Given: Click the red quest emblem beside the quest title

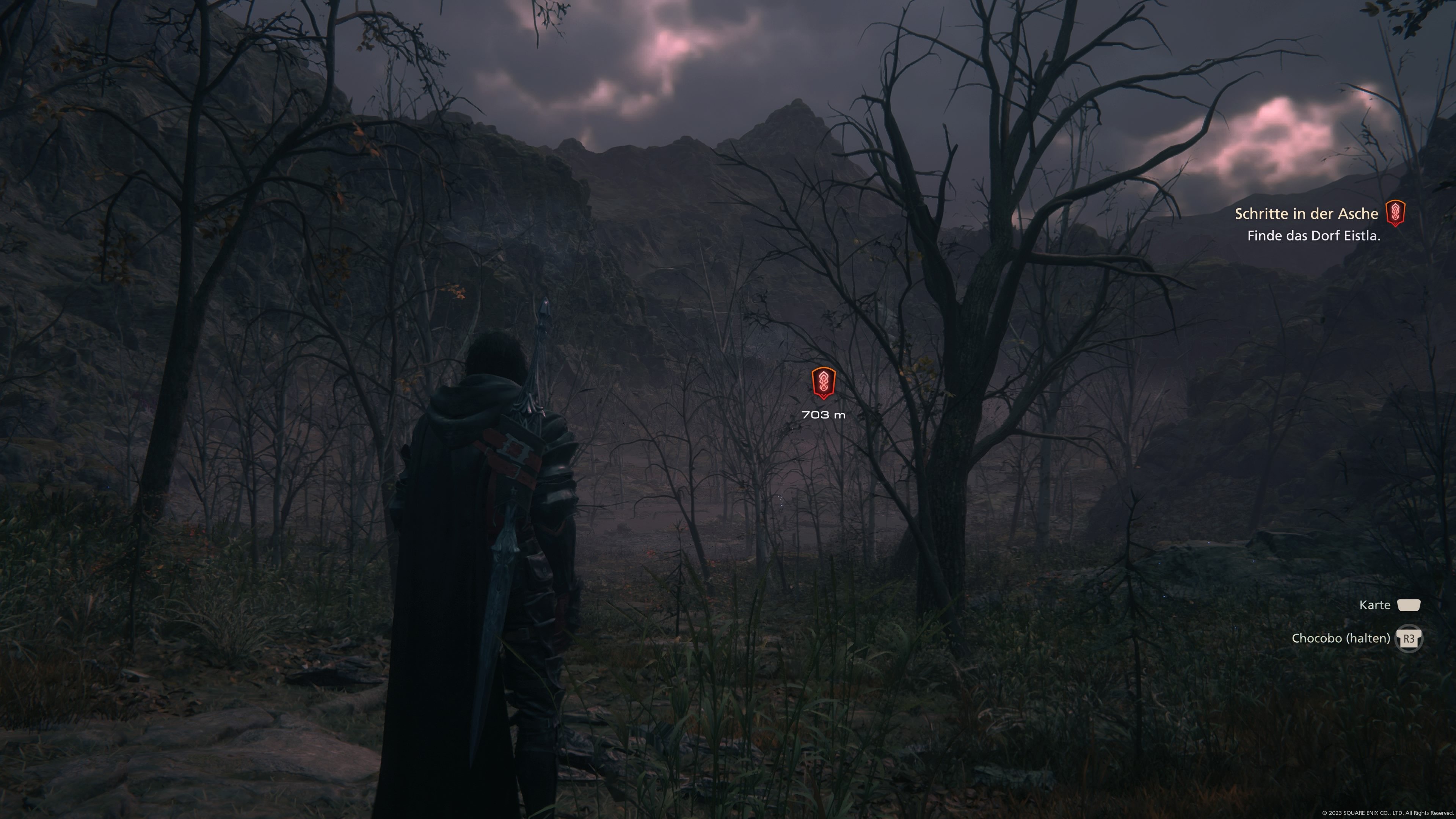Looking at the screenshot, I should click(1395, 213).
